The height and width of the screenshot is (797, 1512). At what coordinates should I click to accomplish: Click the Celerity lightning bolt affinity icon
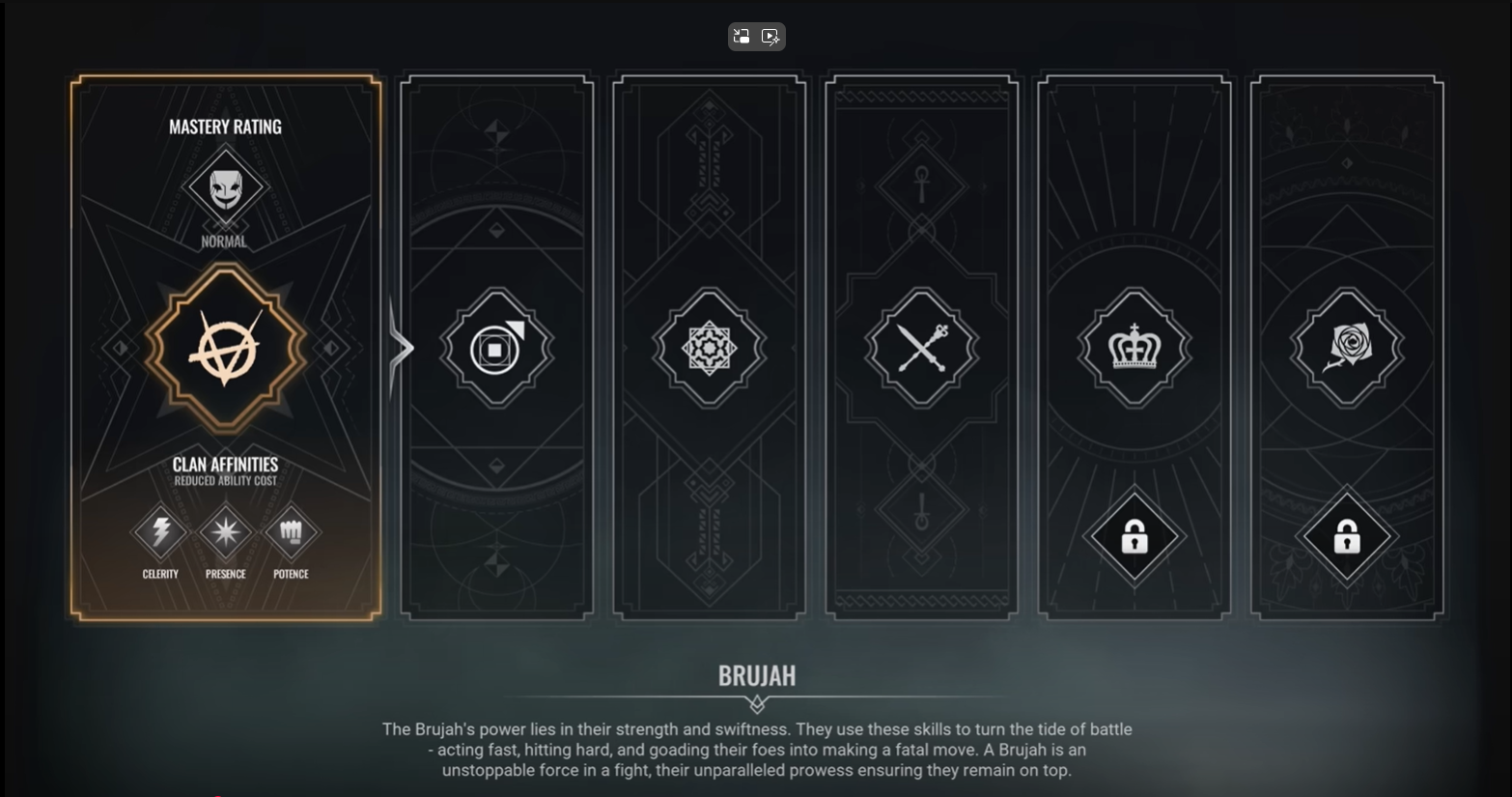pos(160,531)
